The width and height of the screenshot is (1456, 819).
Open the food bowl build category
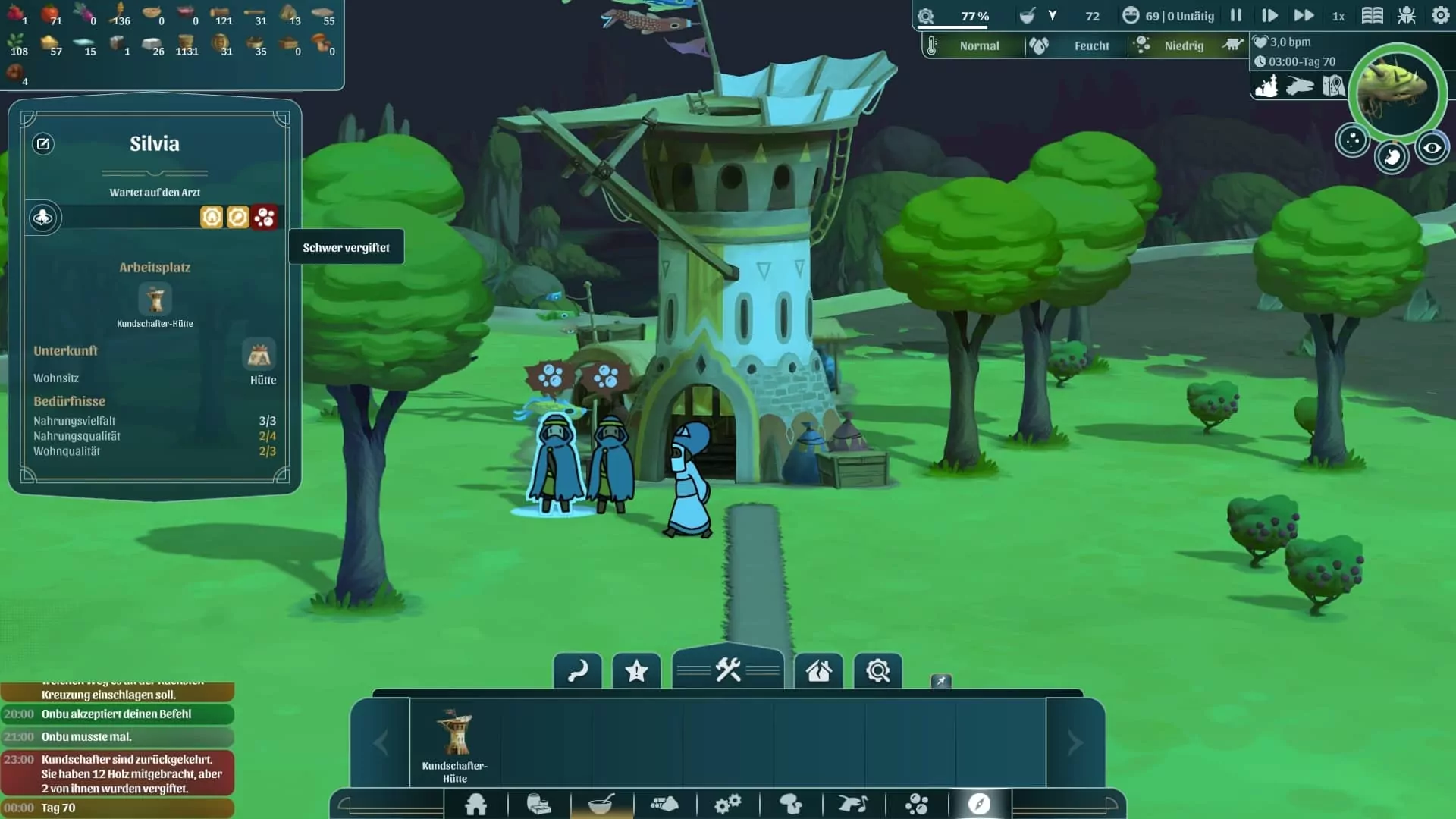click(601, 804)
